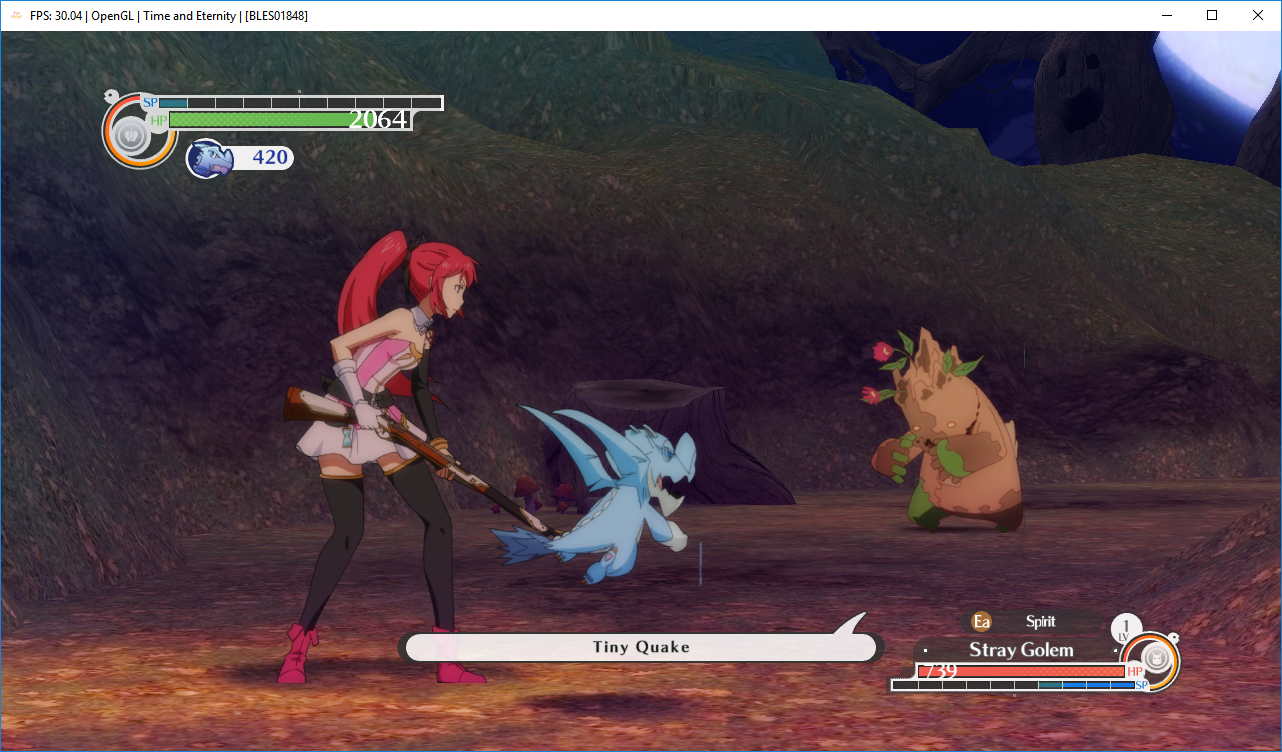Click the Stray Golem name plate
This screenshot has height=752, width=1282.
coord(1020,650)
